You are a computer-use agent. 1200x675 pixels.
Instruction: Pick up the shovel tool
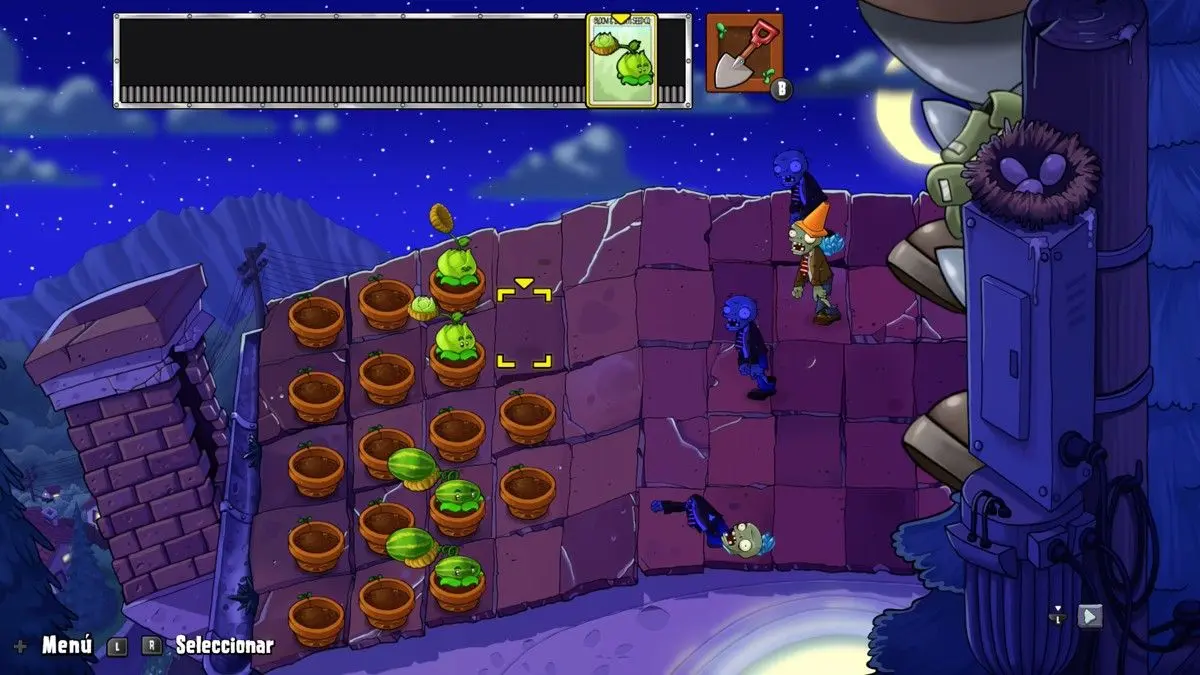click(x=744, y=54)
